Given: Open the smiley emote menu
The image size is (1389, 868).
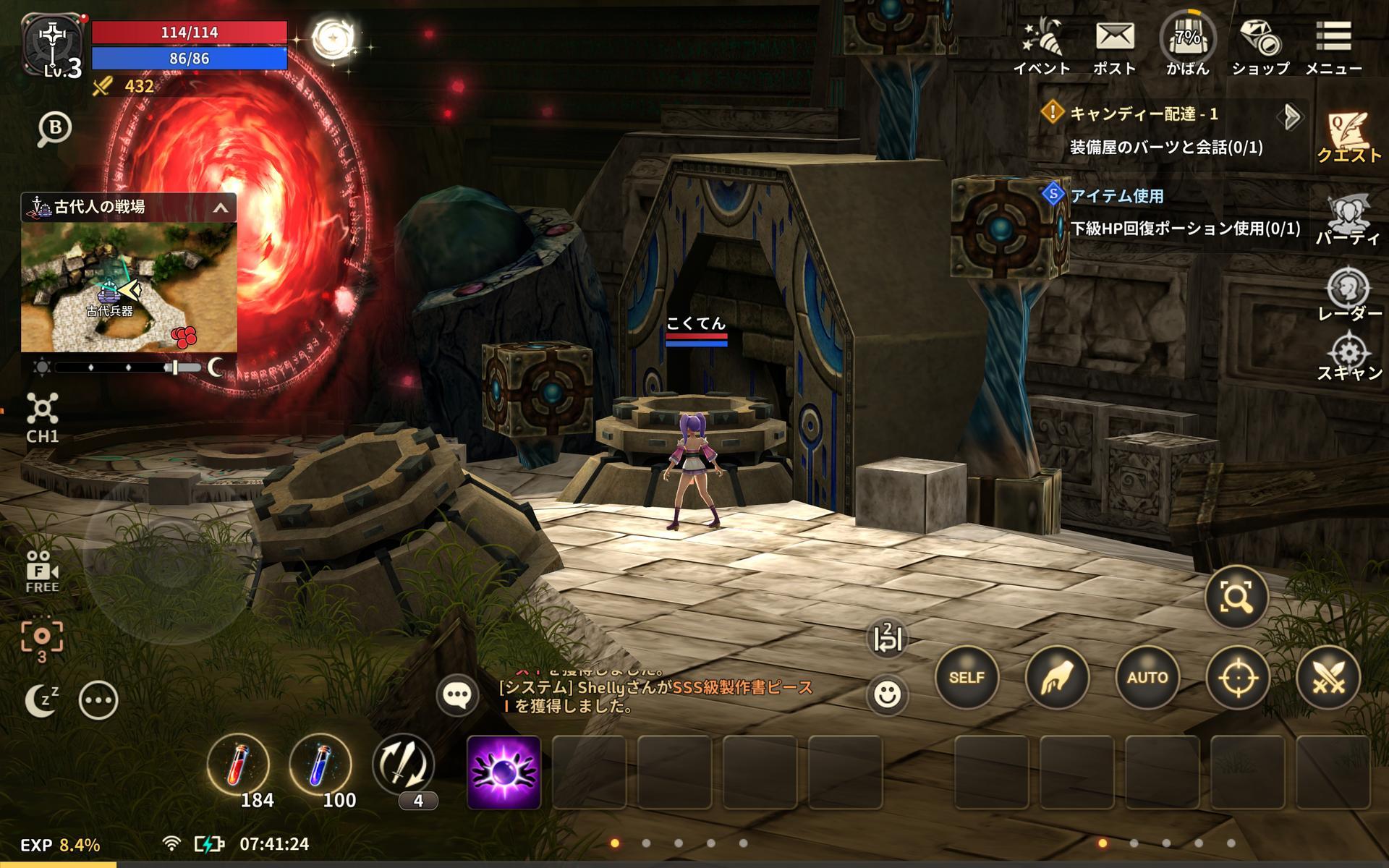Looking at the screenshot, I should [x=887, y=694].
